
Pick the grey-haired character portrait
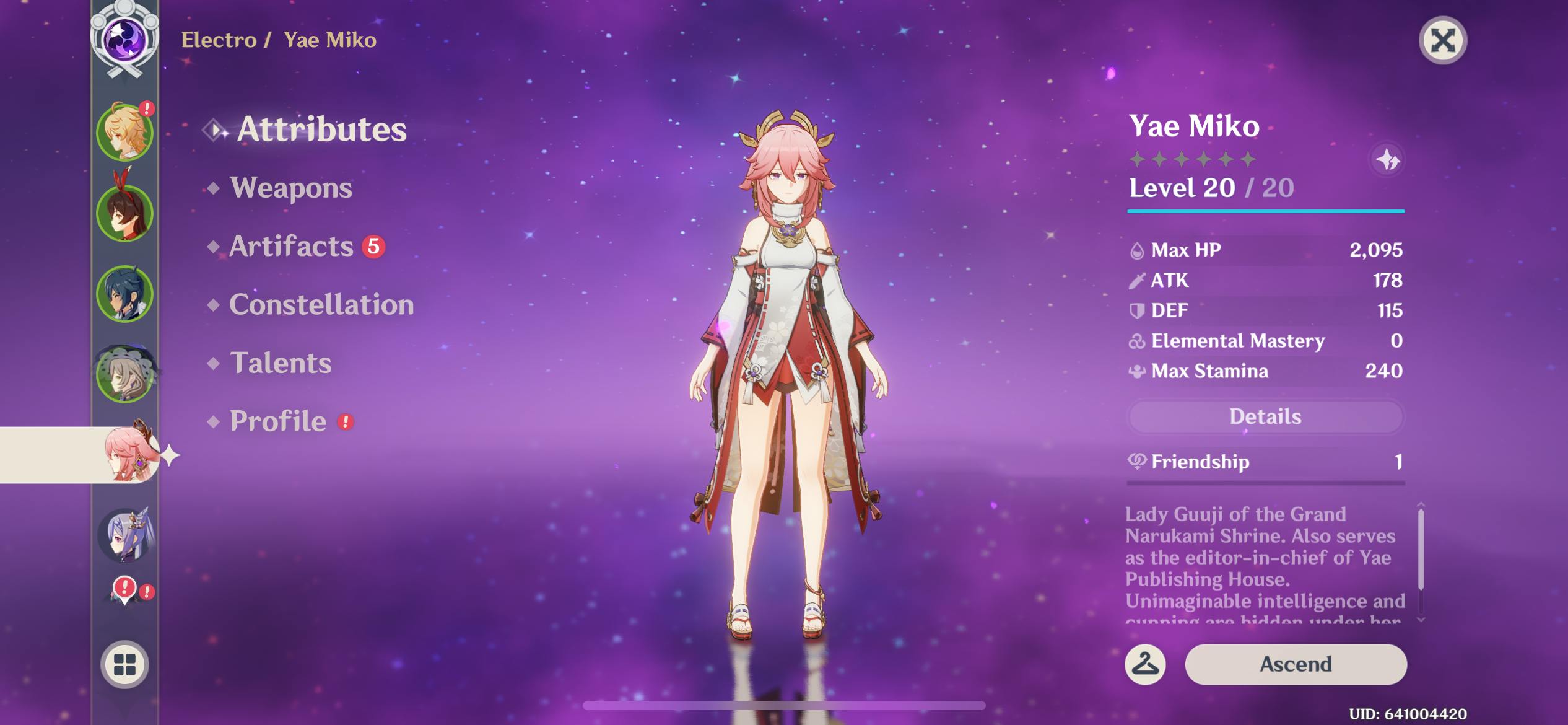tap(125, 374)
